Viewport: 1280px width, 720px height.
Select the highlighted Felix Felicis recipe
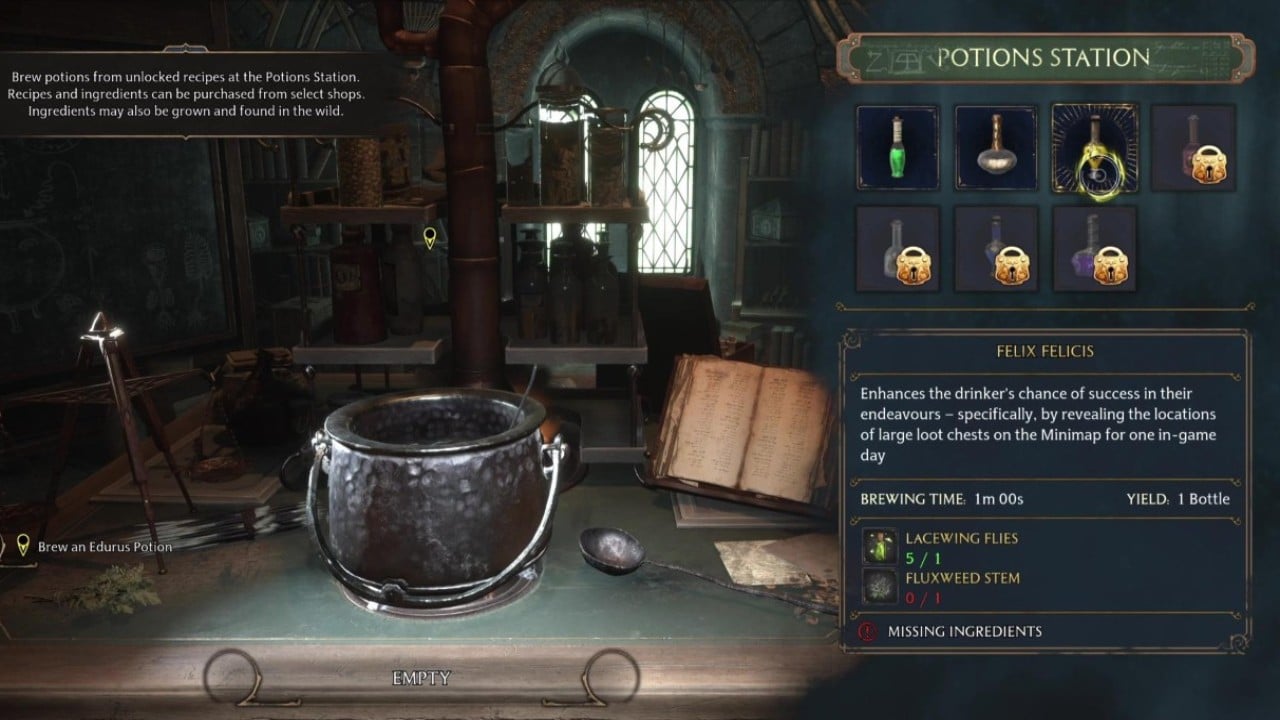coord(1094,148)
